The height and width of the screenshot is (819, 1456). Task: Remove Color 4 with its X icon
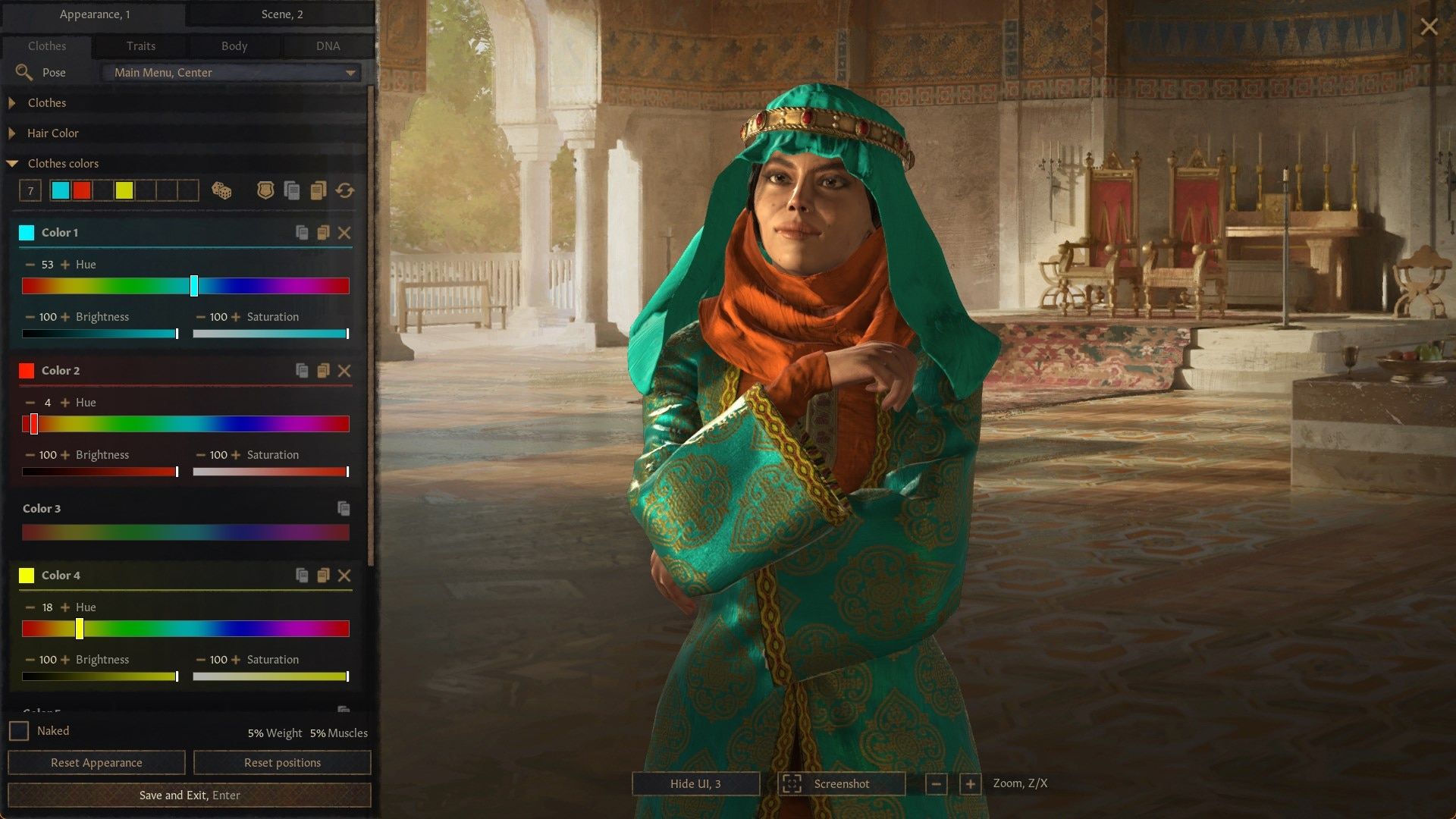pos(346,575)
